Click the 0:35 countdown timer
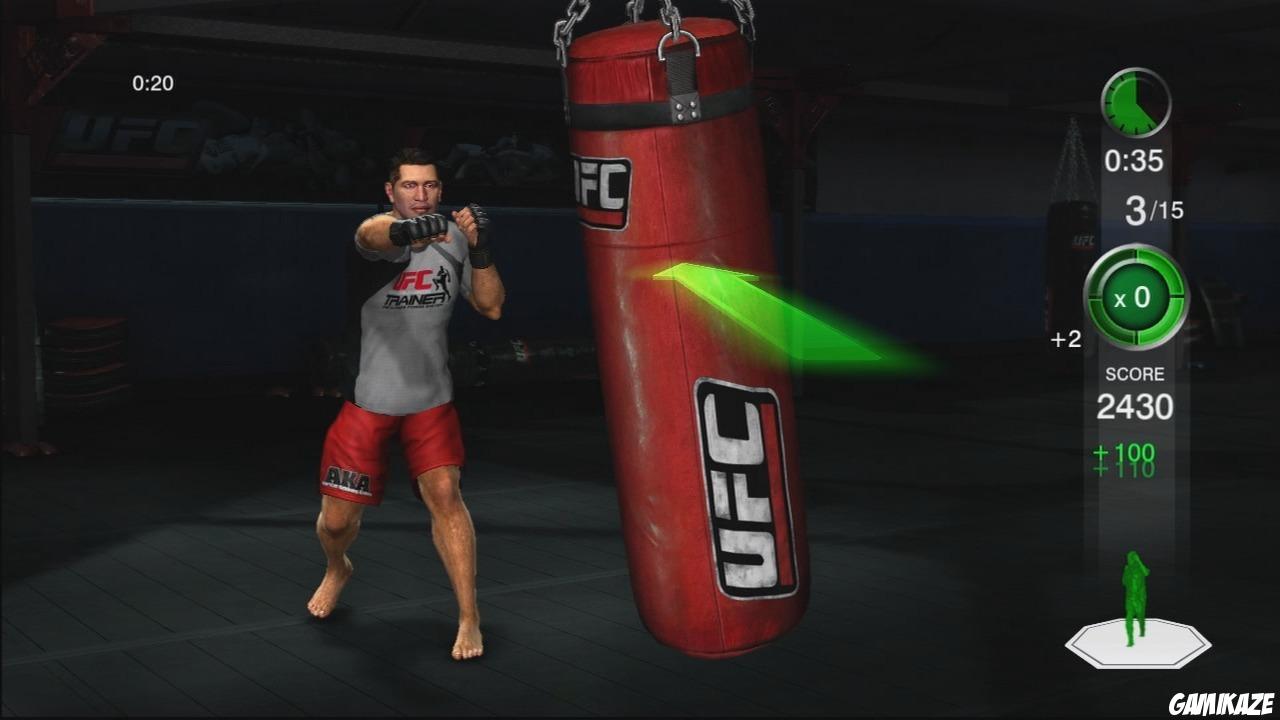 (1136, 160)
